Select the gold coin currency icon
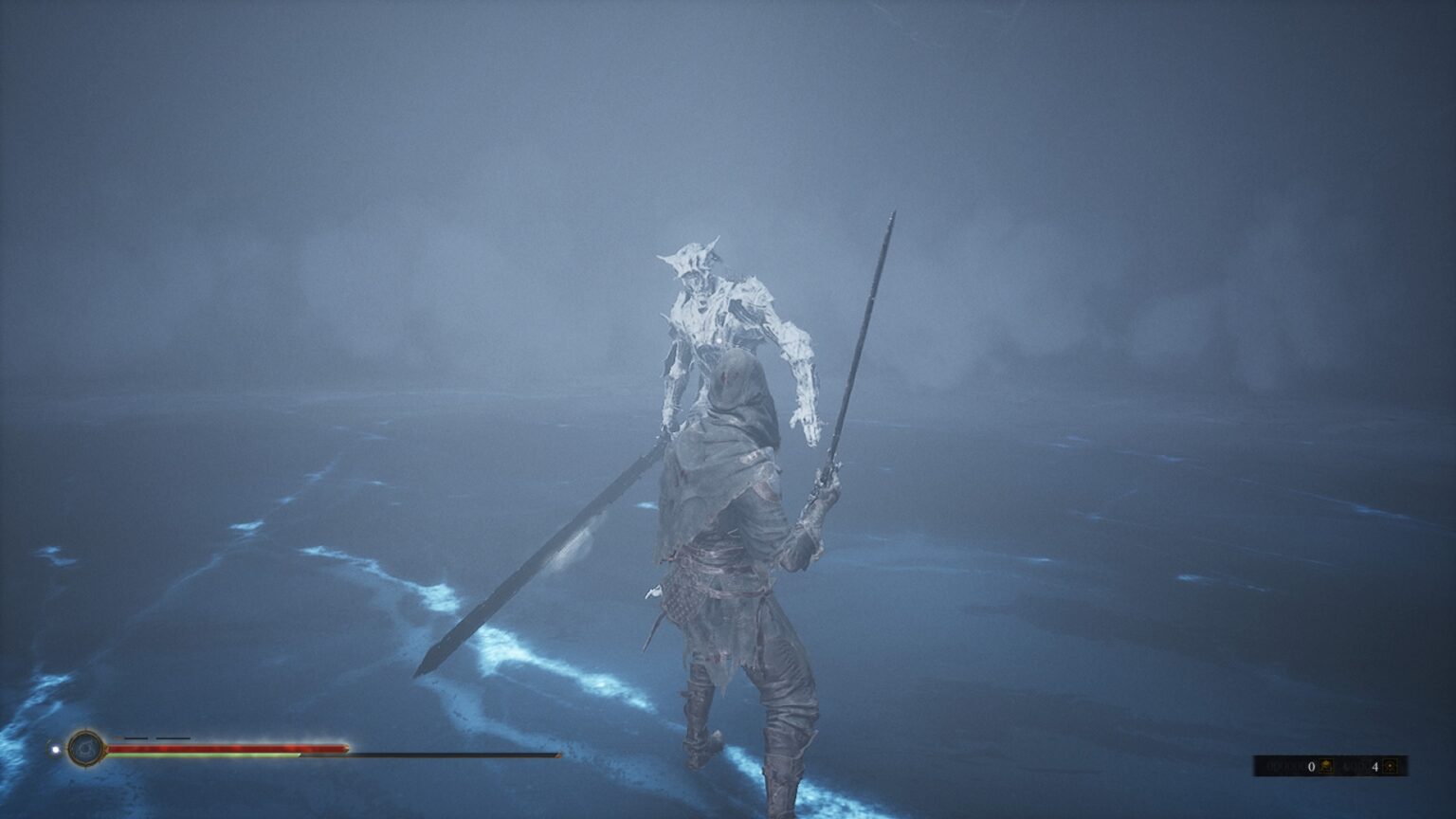 [x=1325, y=765]
